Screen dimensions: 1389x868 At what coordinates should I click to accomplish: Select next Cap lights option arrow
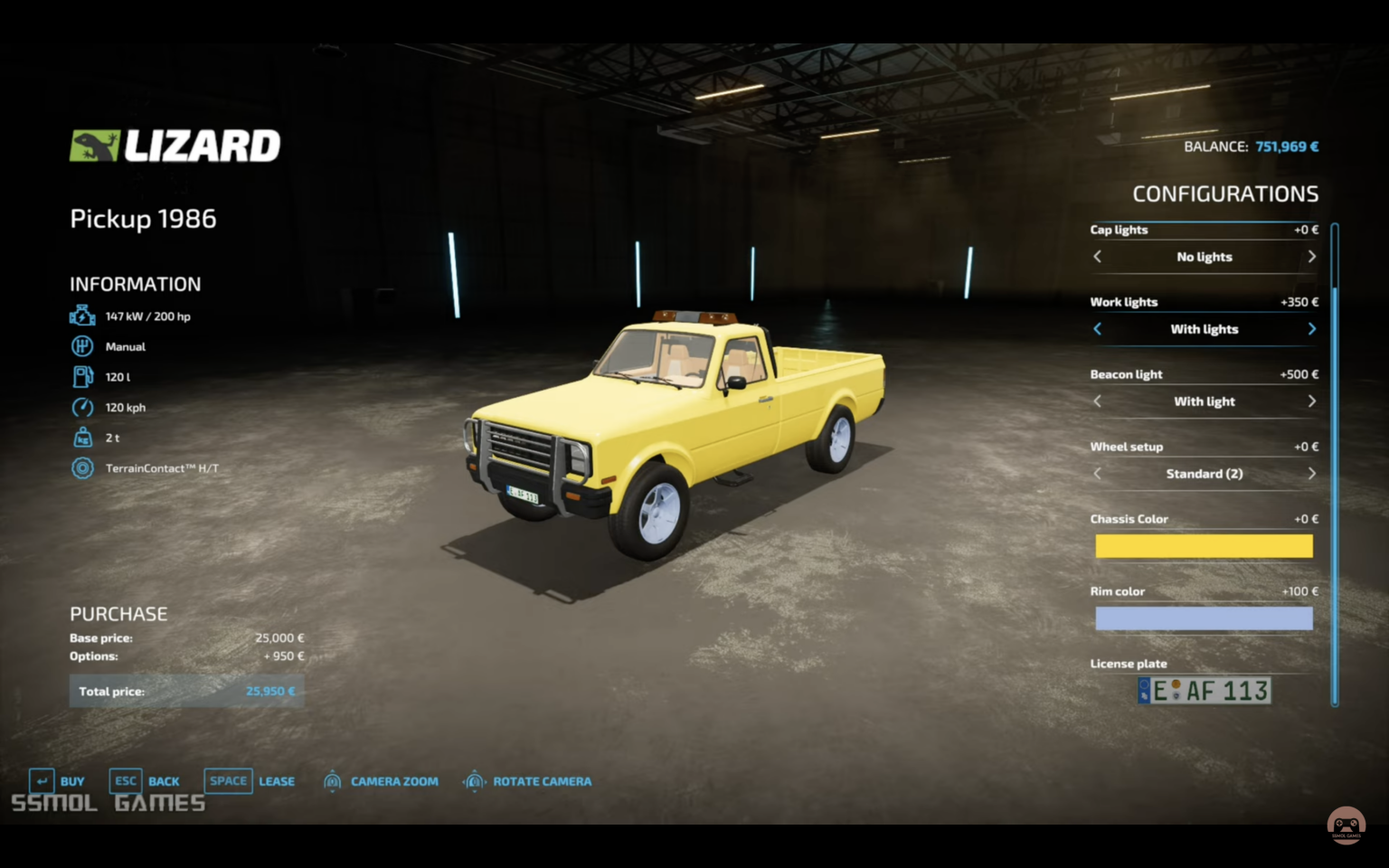(1311, 257)
